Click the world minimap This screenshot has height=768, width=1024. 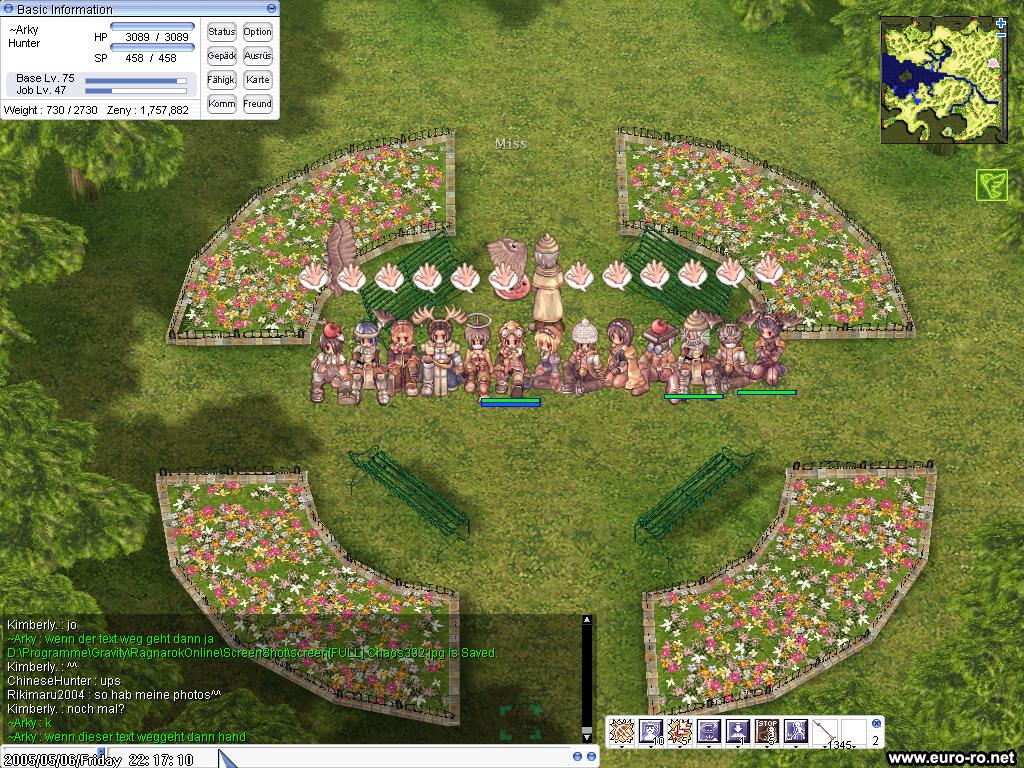pos(942,80)
